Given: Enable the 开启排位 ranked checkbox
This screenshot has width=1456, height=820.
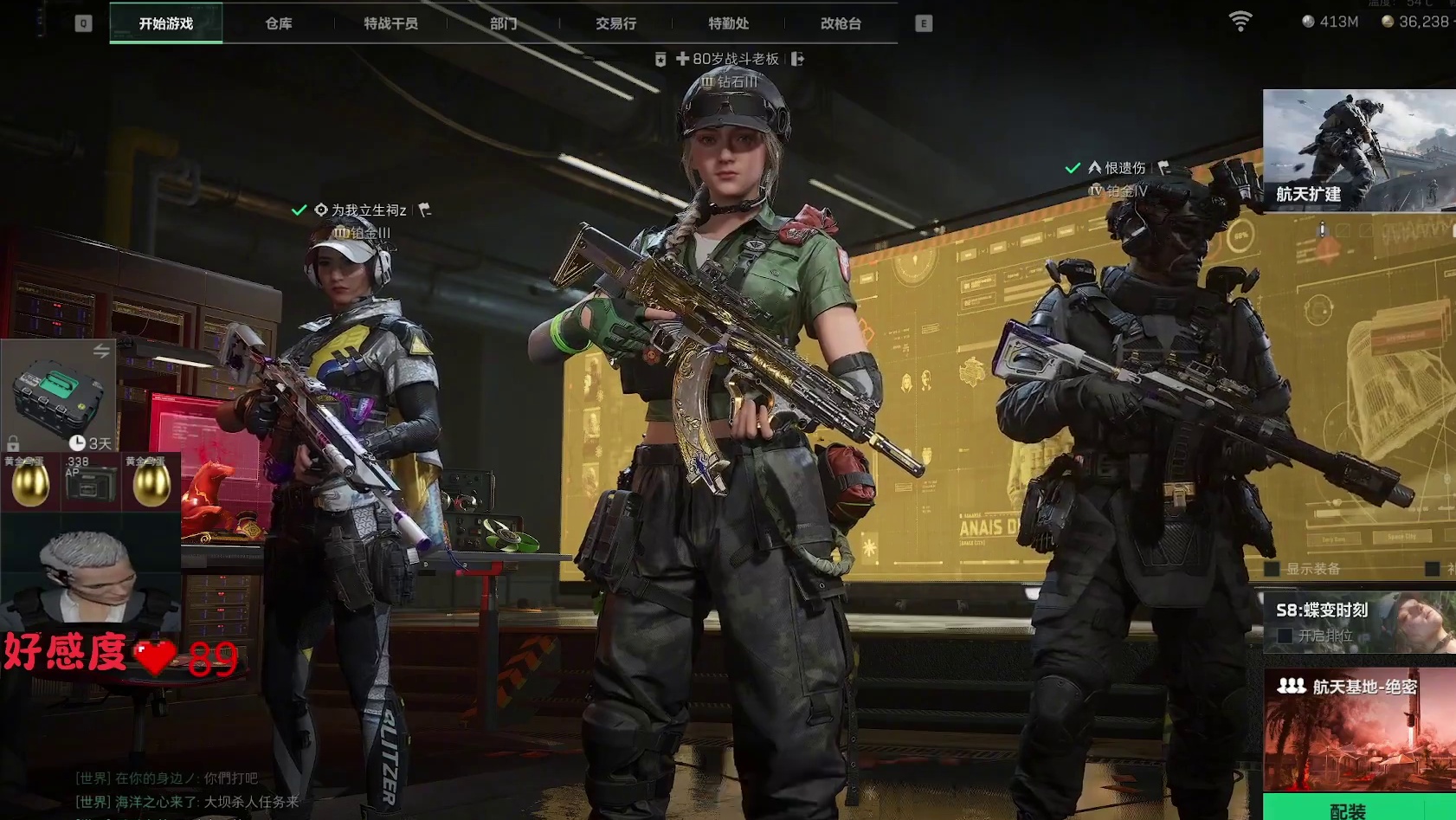Looking at the screenshot, I should tap(1285, 636).
